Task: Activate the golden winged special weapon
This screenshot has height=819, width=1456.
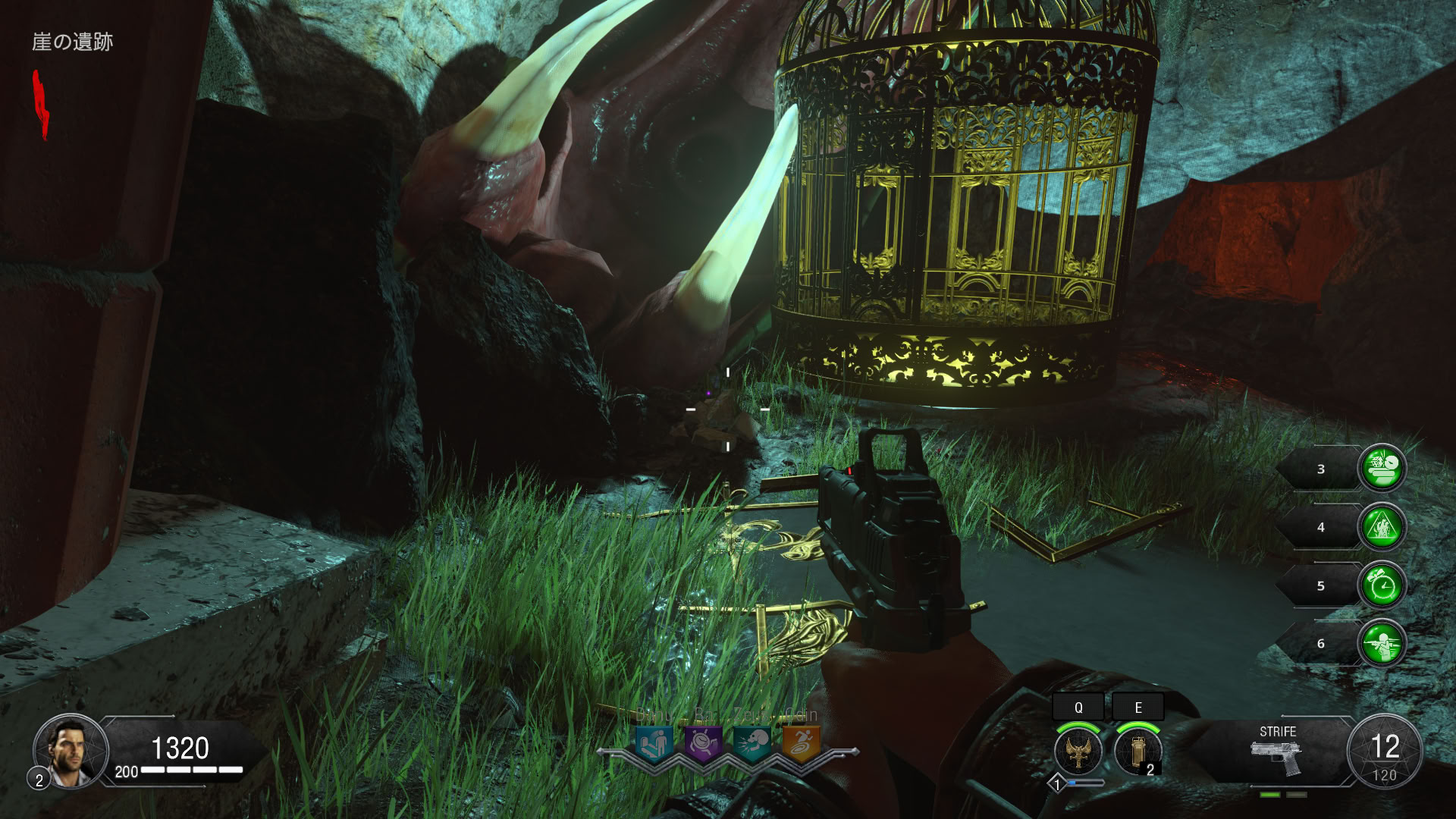Action: click(x=1078, y=751)
